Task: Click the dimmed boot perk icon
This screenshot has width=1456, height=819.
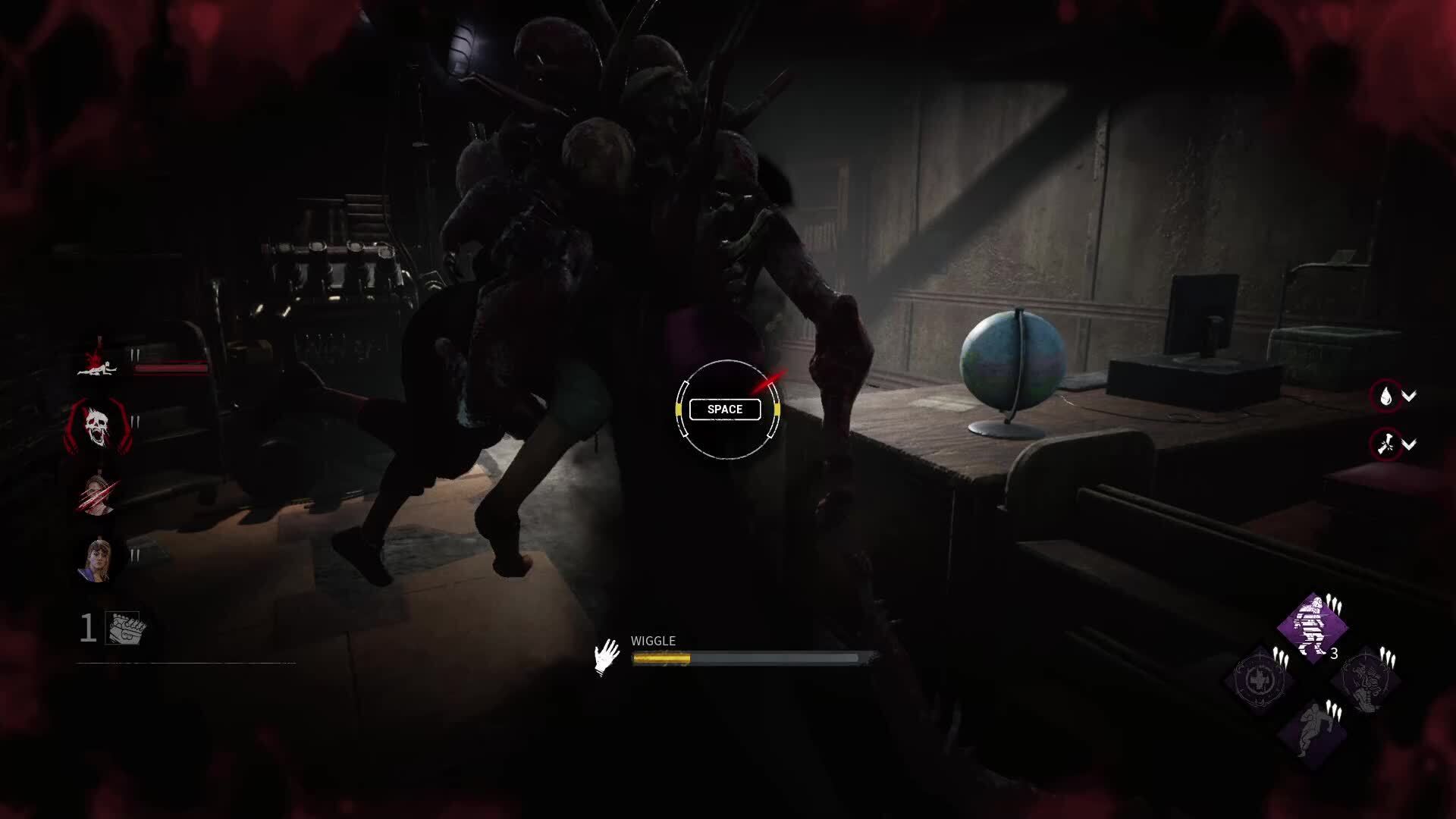Action: (x=1365, y=679)
